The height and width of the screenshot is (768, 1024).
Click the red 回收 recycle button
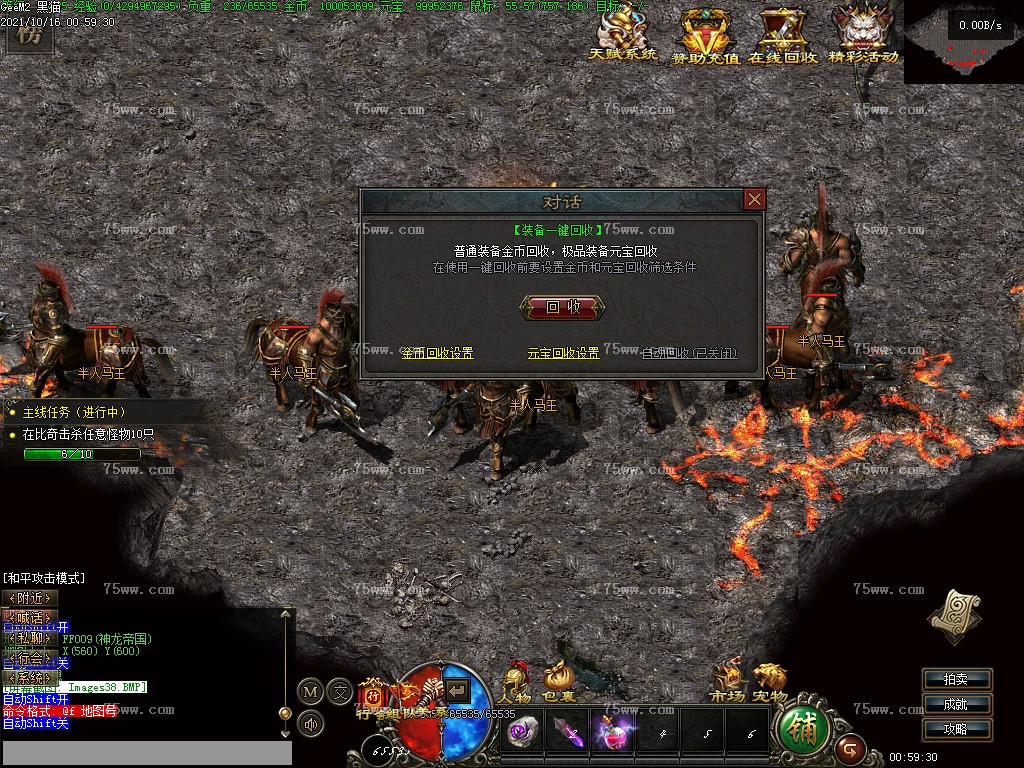click(563, 307)
